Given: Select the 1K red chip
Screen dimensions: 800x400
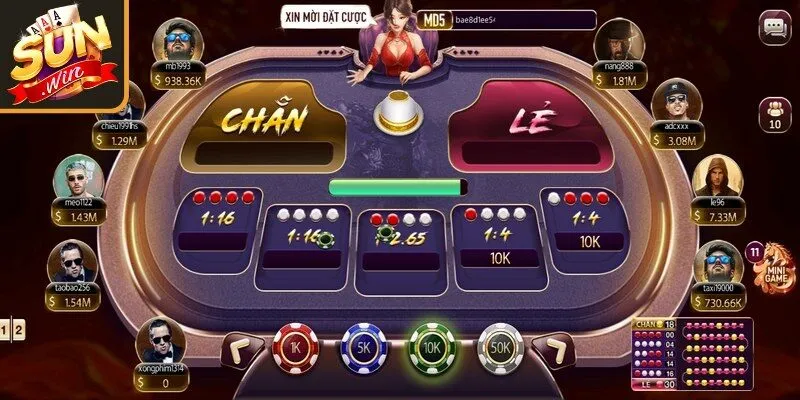Looking at the screenshot, I should (x=294, y=348).
